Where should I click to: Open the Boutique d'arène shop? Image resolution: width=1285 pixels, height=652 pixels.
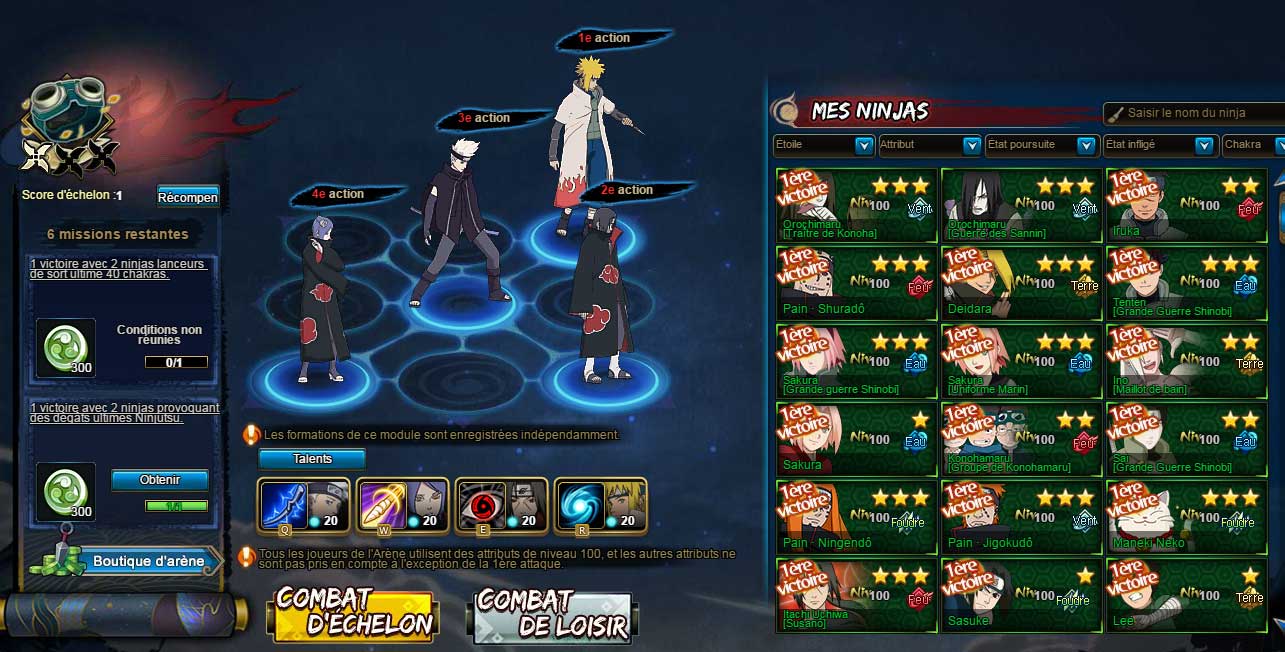pos(147,561)
